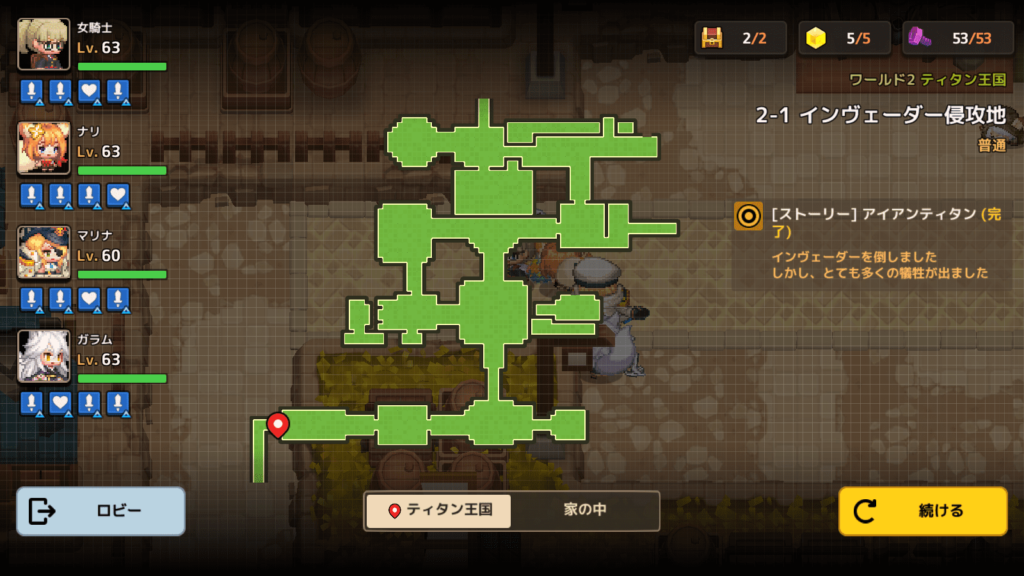This screenshot has width=1024, height=576.
Task: Check the gold cube counter icon
Action: click(x=817, y=38)
